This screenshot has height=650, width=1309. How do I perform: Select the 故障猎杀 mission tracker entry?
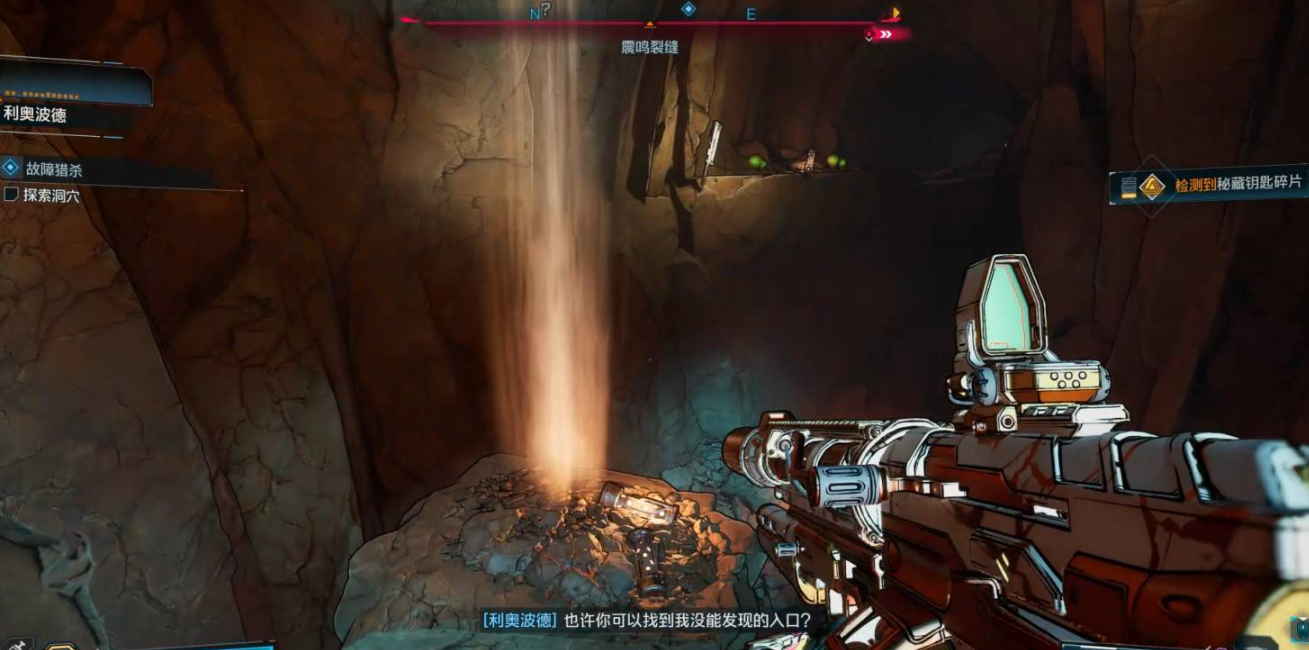(x=54, y=170)
